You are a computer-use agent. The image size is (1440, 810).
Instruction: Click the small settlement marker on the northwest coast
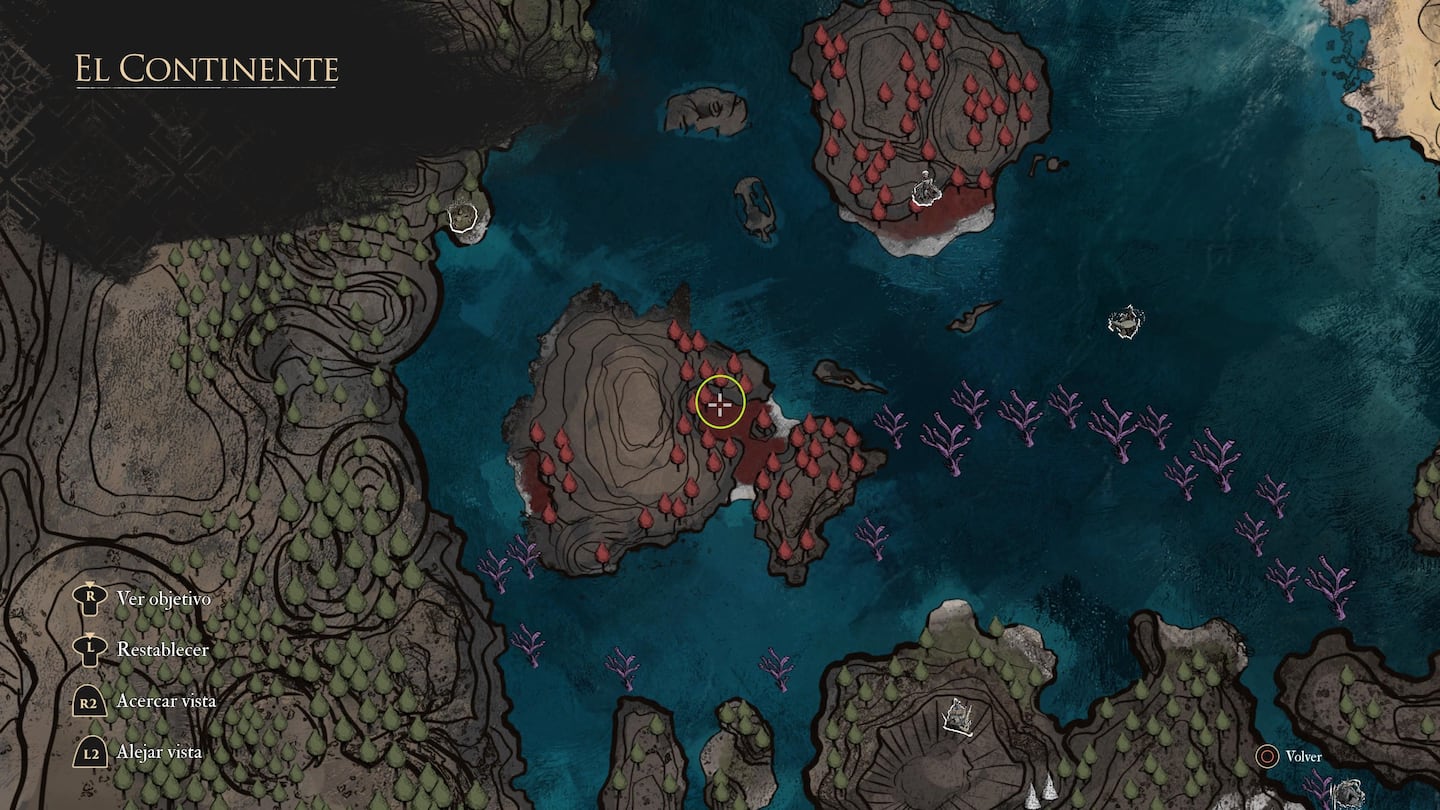click(462, 216)
